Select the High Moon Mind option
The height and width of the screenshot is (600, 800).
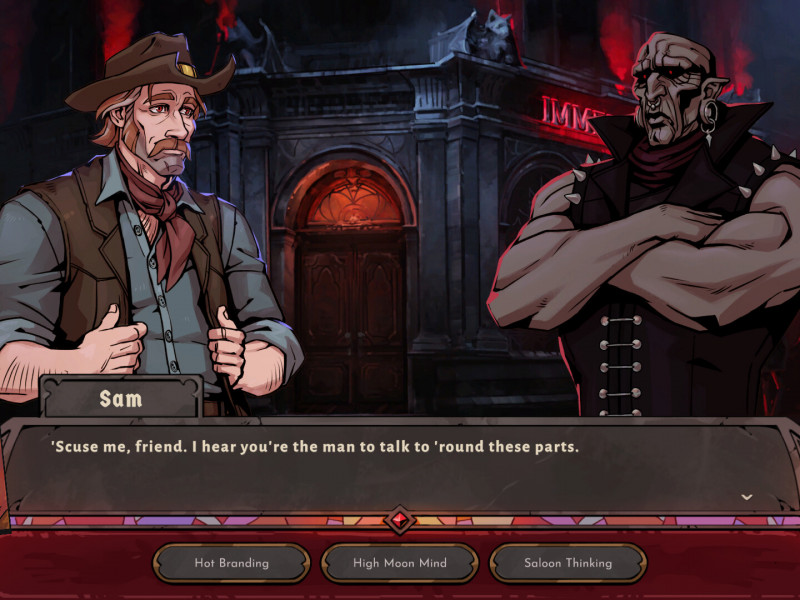[400, 563]
